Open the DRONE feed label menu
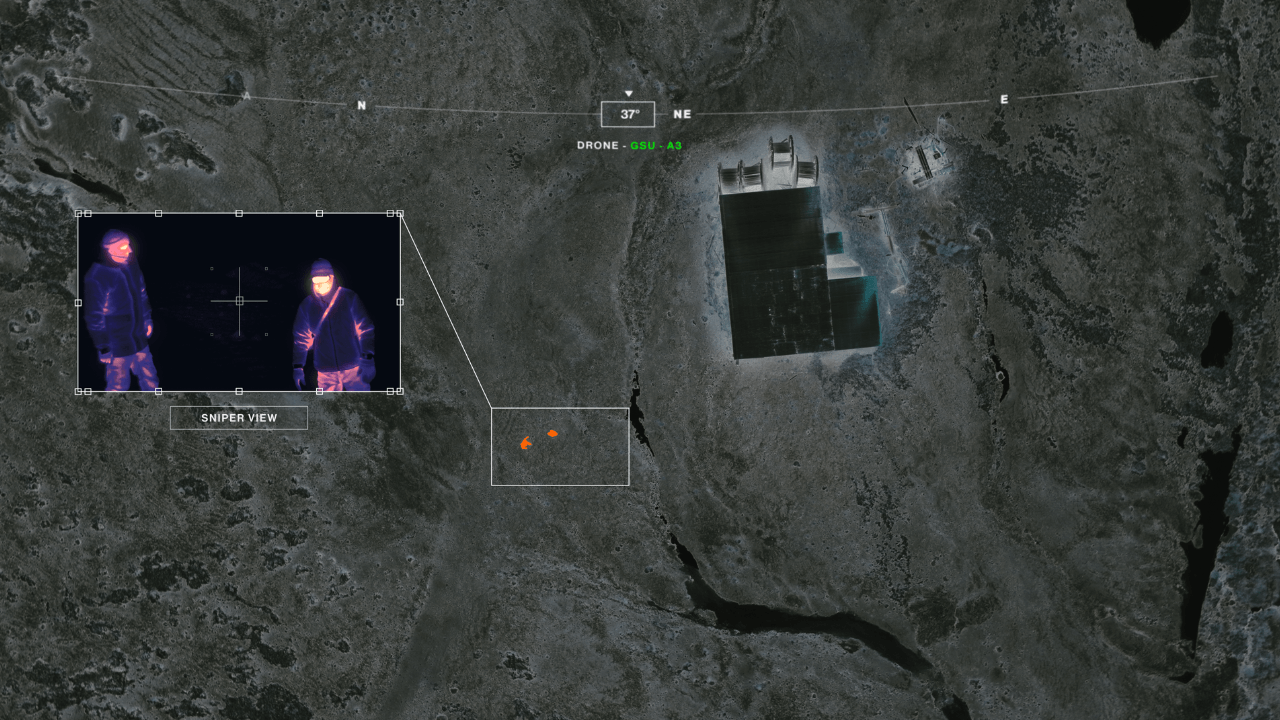The width and height of the screenshot is (1280, 720). coord(596,143)
